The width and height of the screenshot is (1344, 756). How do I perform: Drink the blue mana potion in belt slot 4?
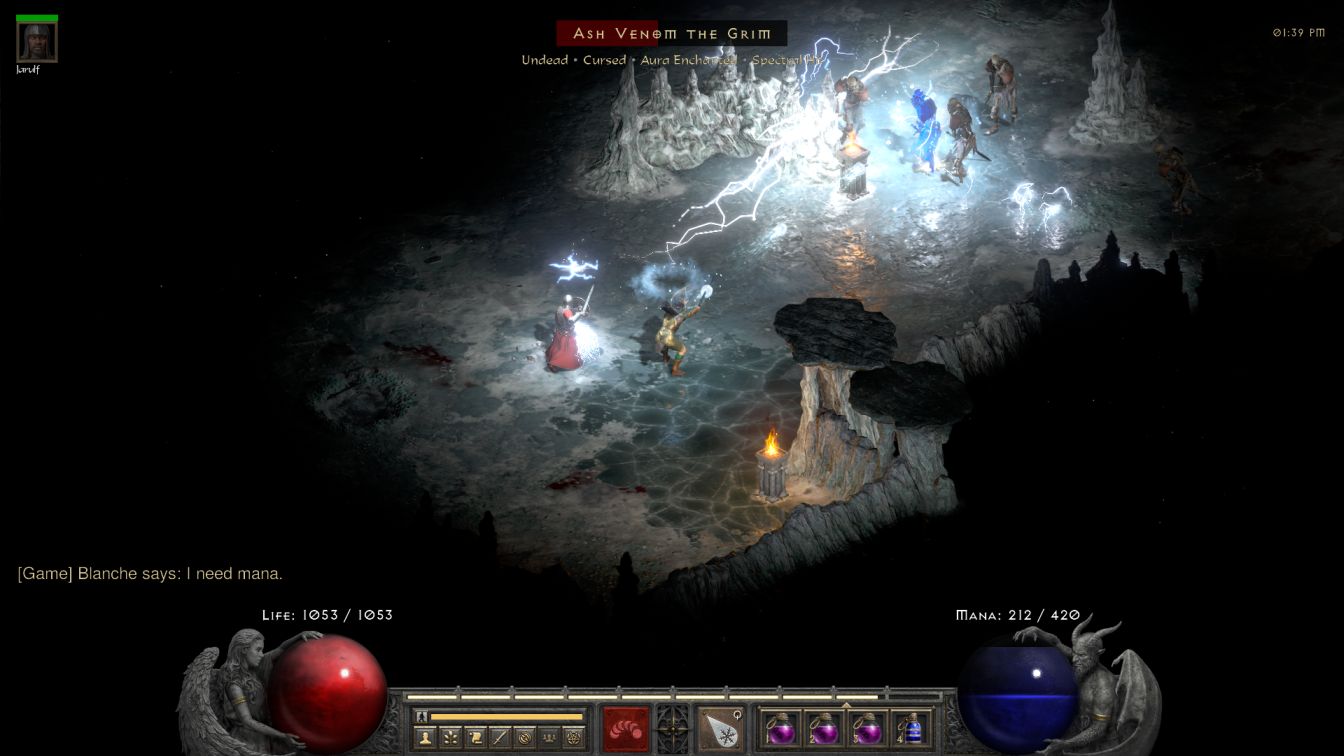(x=911, y=728)
